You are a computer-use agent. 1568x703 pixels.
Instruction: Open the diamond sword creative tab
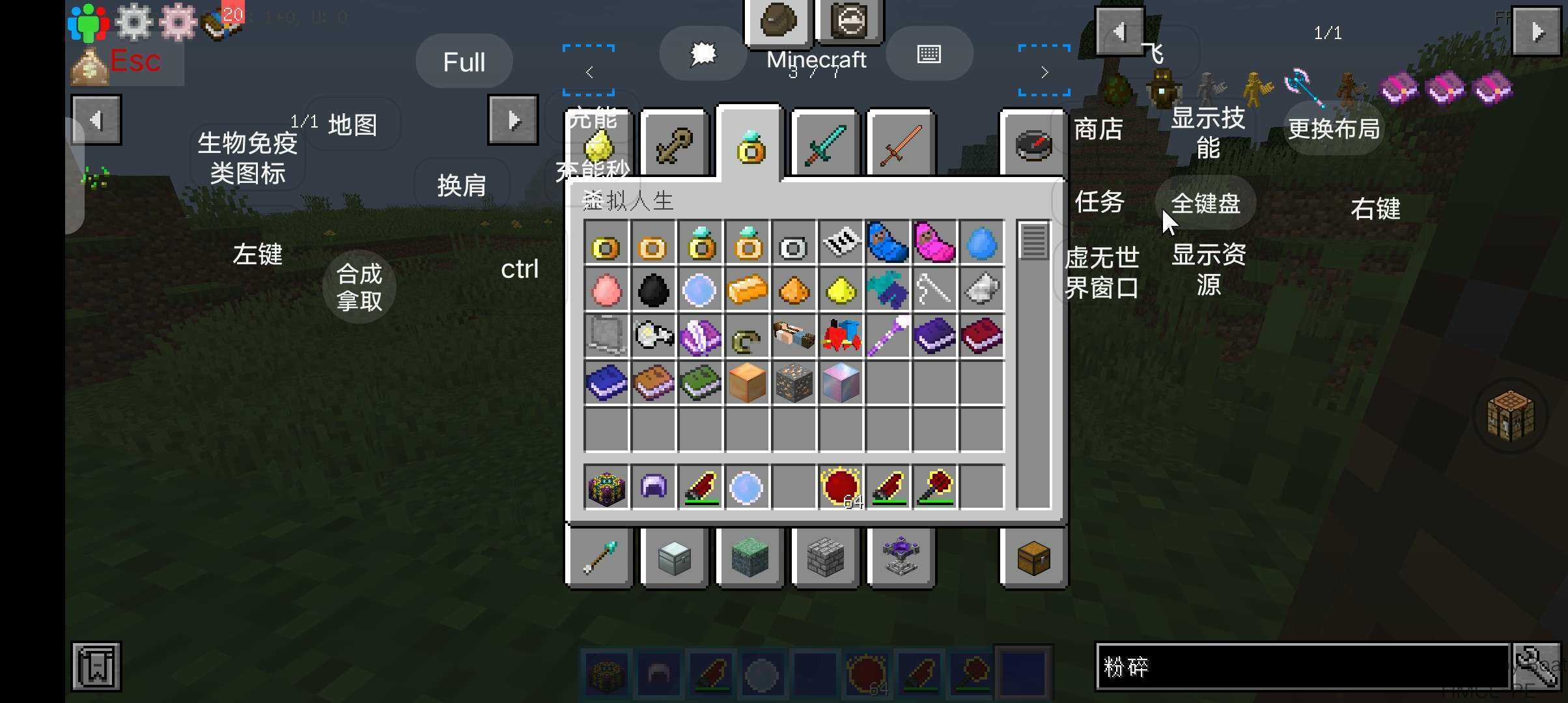tap(824, 143)
